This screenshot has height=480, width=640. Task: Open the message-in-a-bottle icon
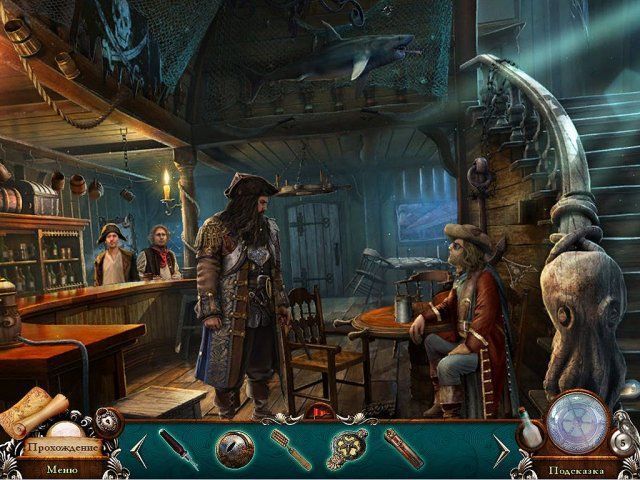point(527,430)
